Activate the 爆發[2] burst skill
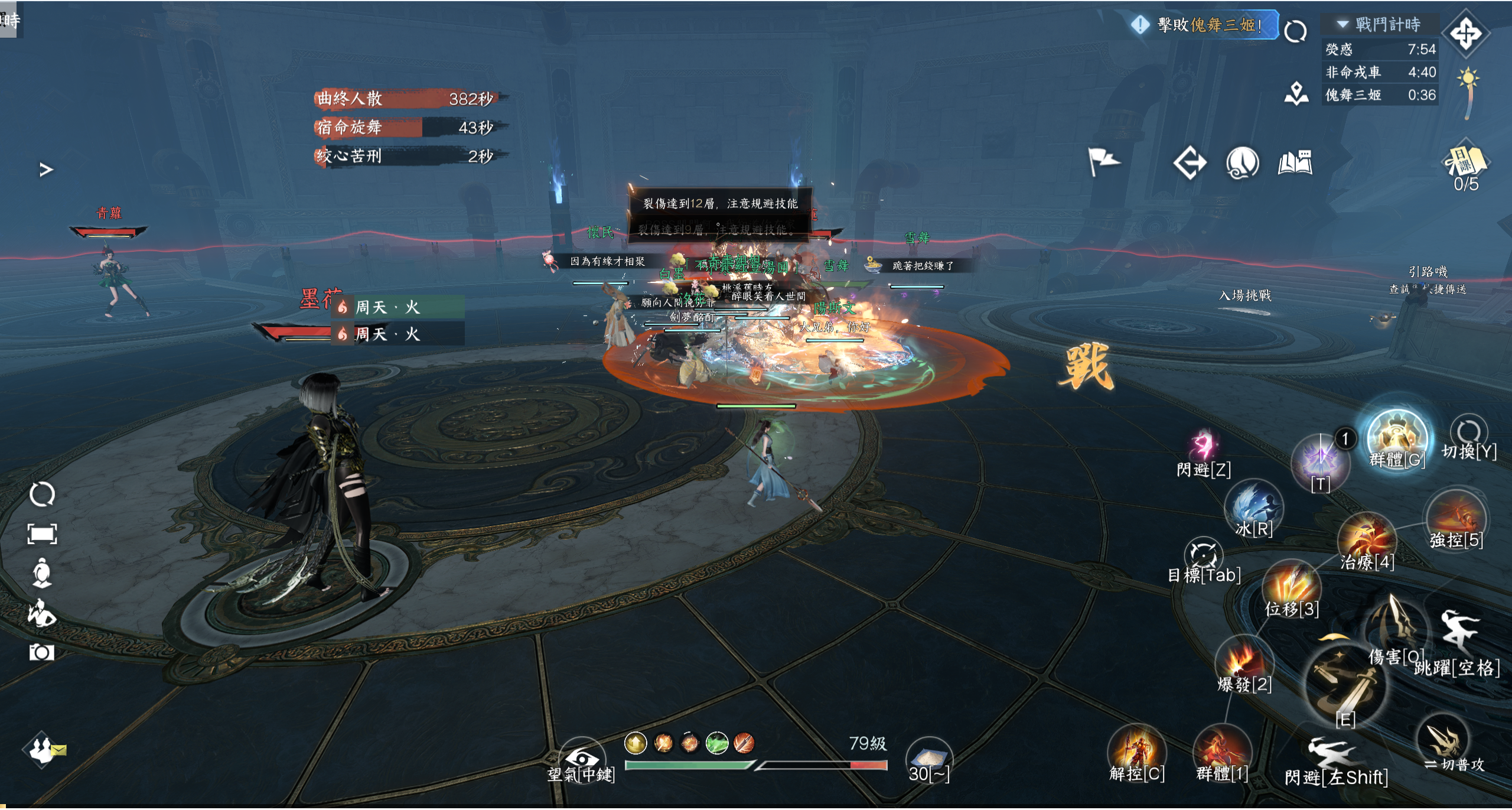The height and width of the screenshot is (810, 1512). (x=1244, y=662)
